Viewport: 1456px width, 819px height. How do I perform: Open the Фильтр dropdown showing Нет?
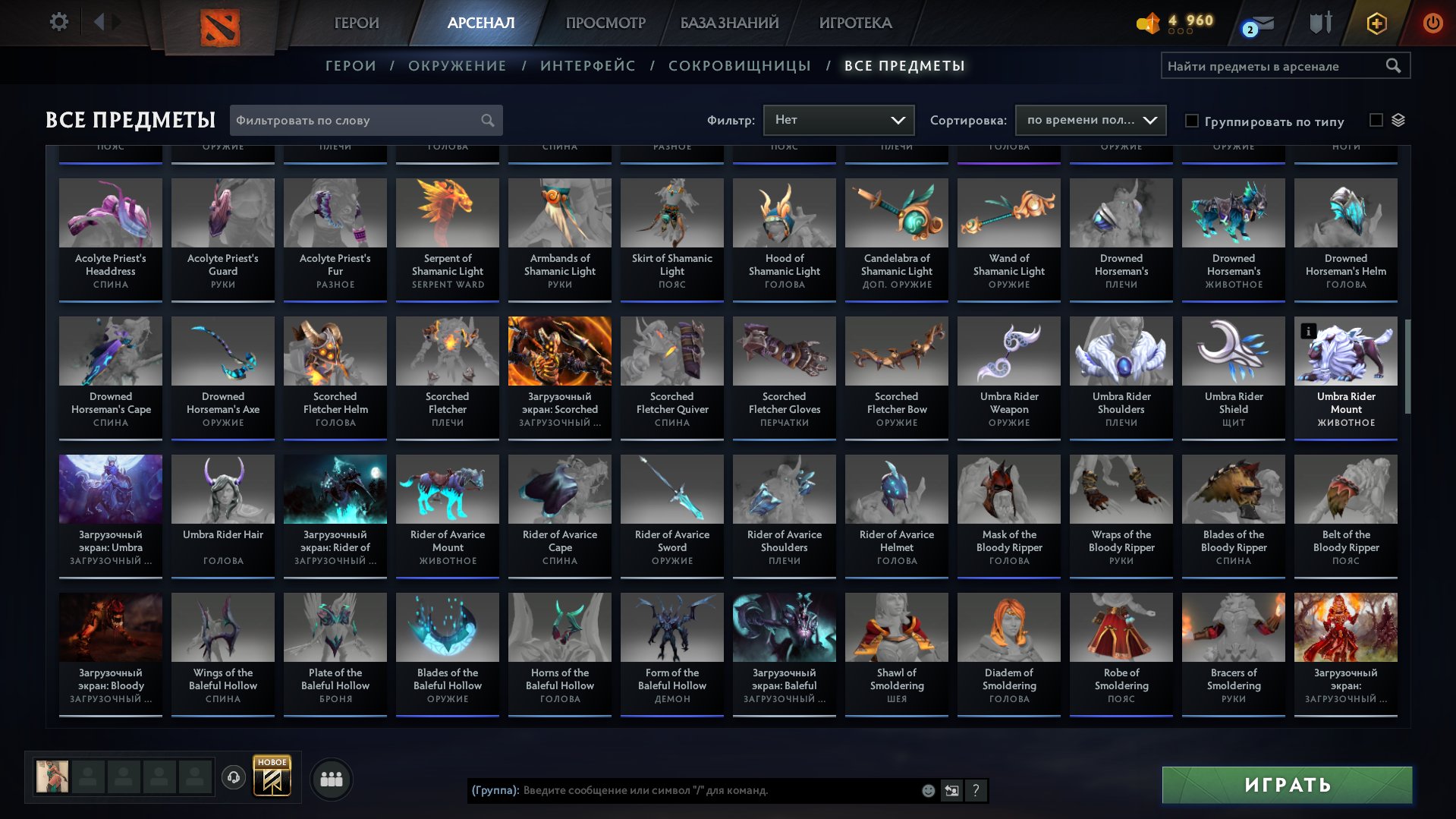tap(838, 120)
